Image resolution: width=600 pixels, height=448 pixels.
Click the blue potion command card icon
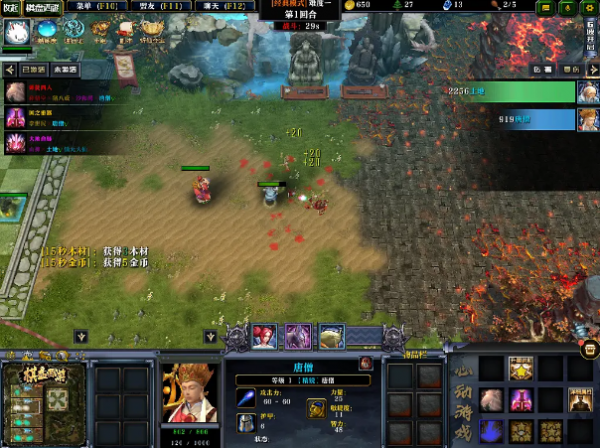pyautogui.click(x=492, y=432)
